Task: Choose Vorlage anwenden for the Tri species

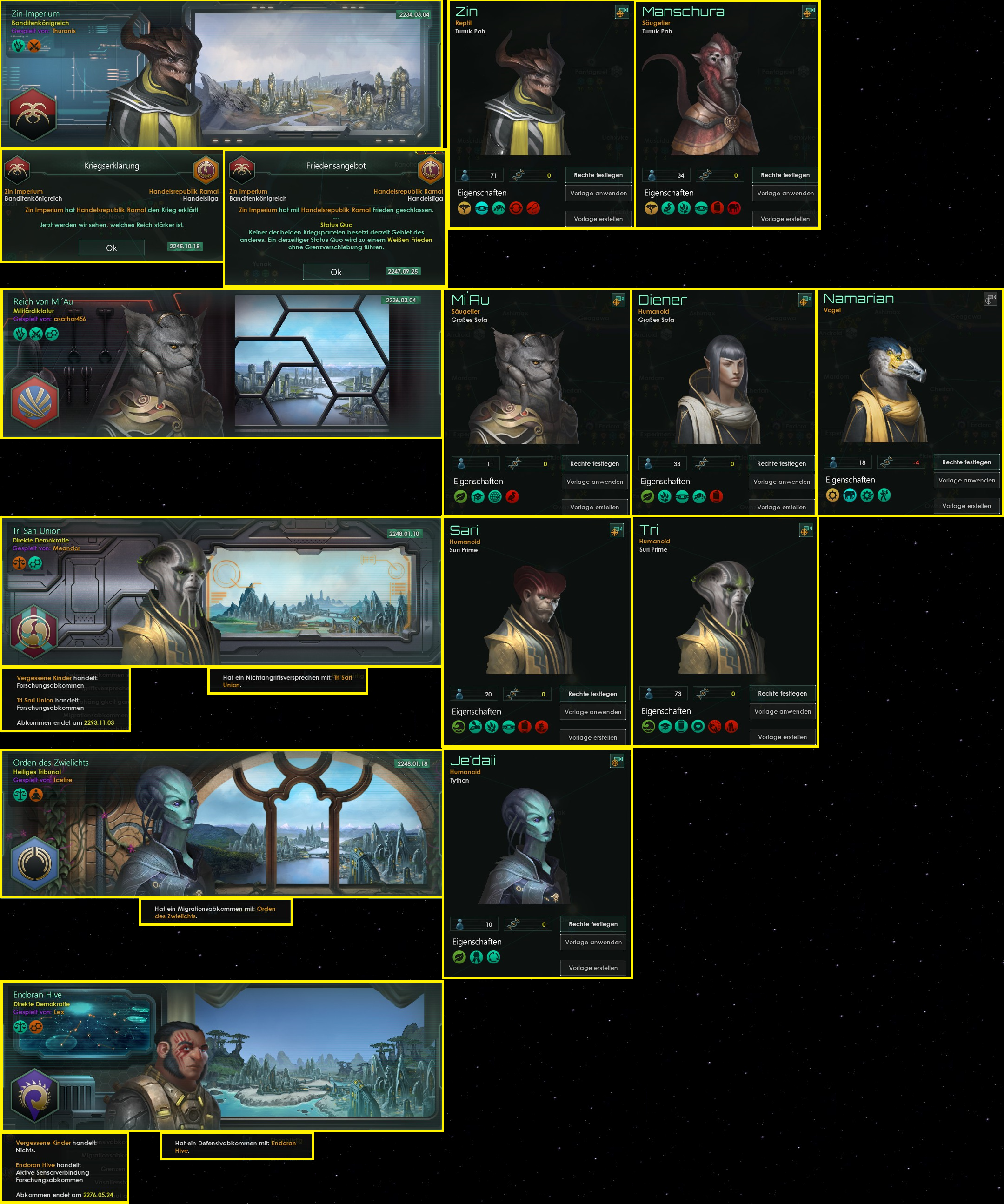Action: click(x=782, y=711)
